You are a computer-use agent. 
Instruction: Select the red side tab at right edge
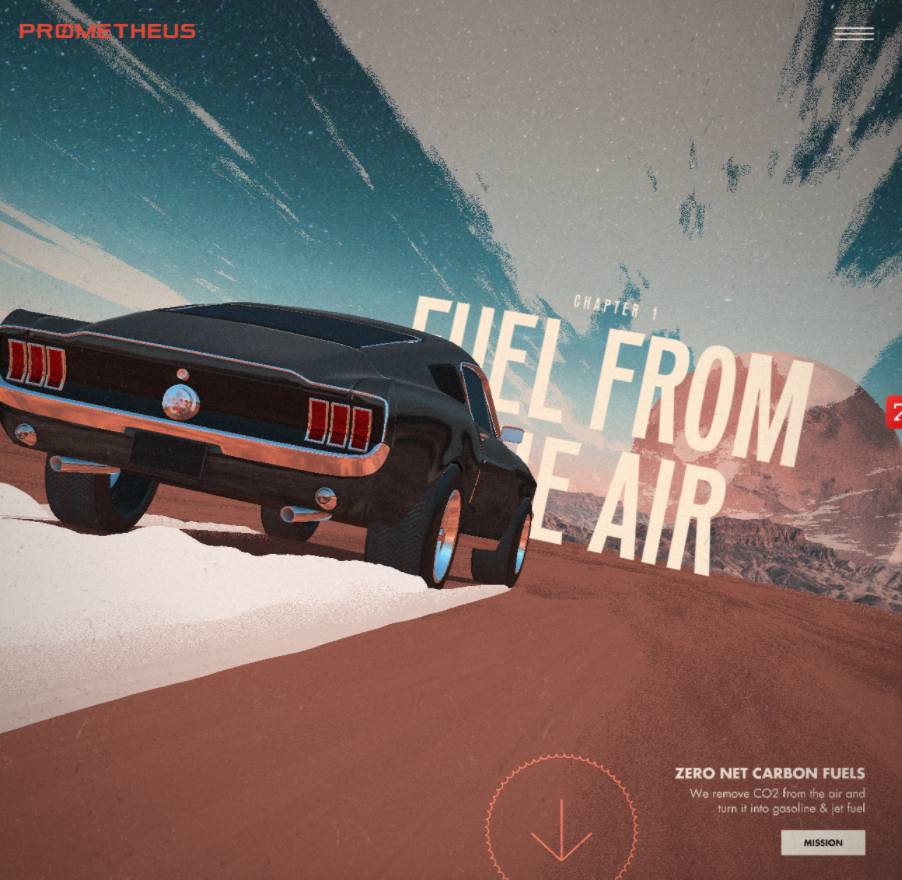(894, 412)
